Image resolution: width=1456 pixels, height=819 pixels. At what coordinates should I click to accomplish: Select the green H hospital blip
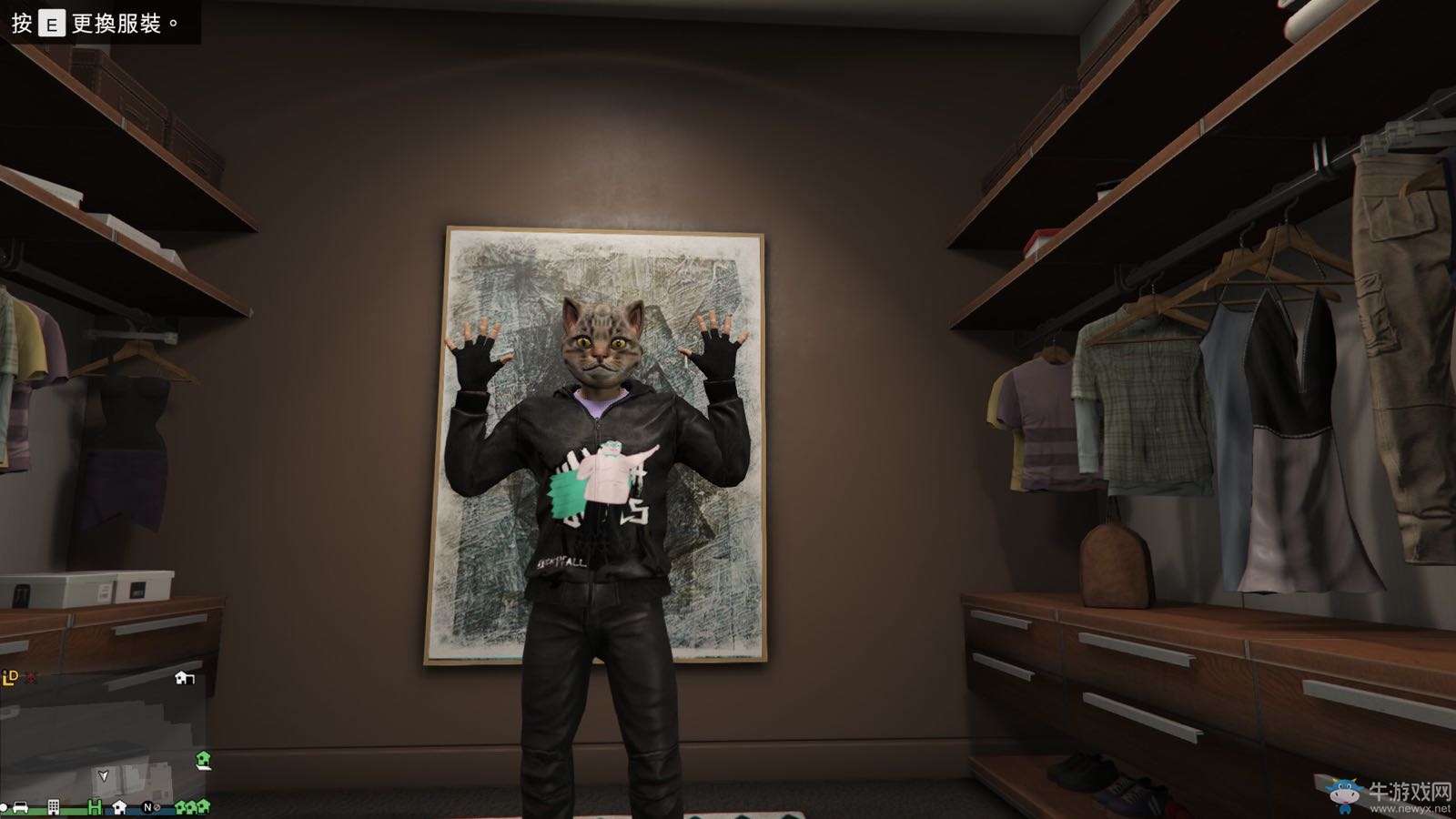[94, 807]
